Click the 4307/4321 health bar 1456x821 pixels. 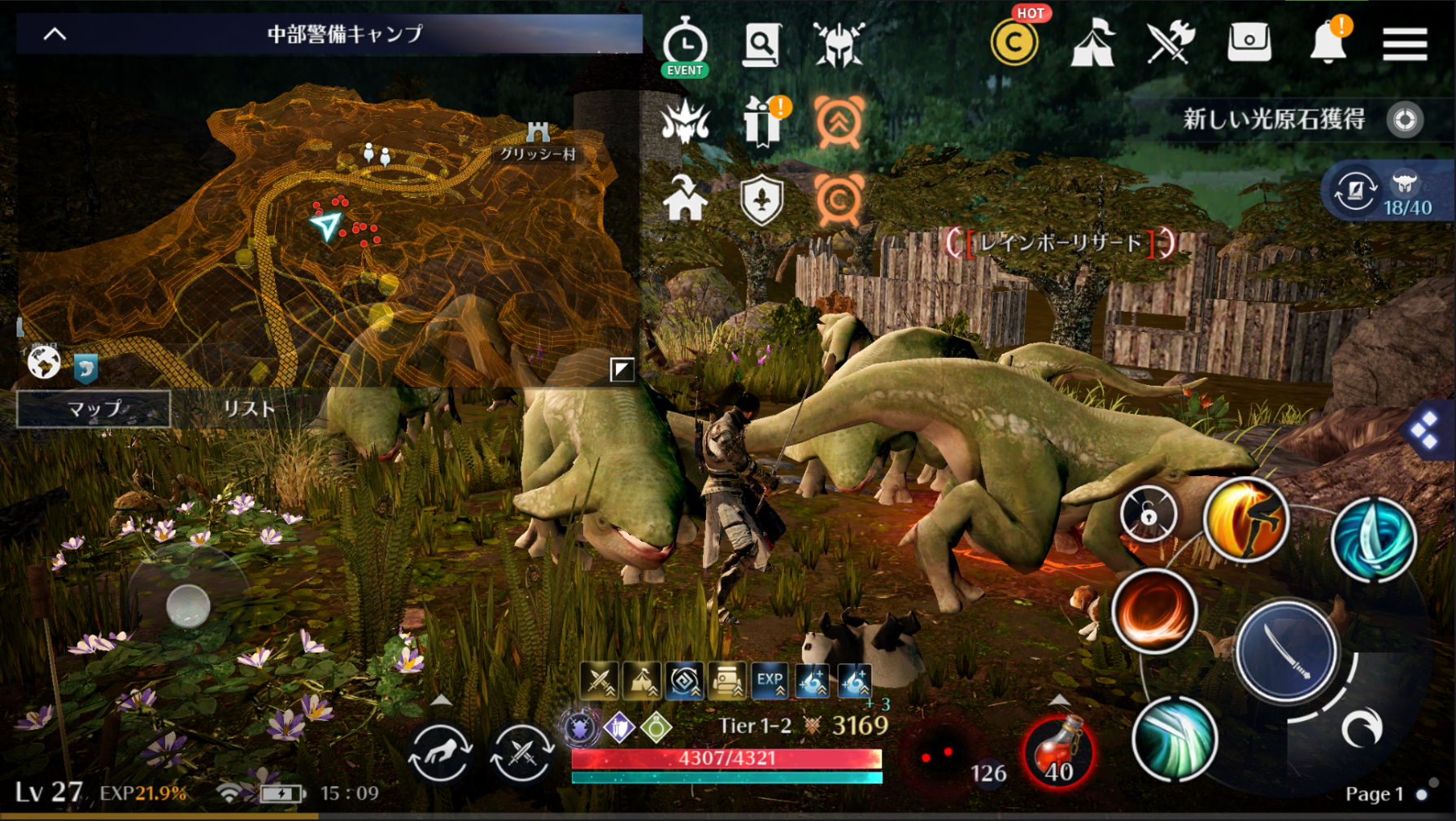tap(728, 758)
